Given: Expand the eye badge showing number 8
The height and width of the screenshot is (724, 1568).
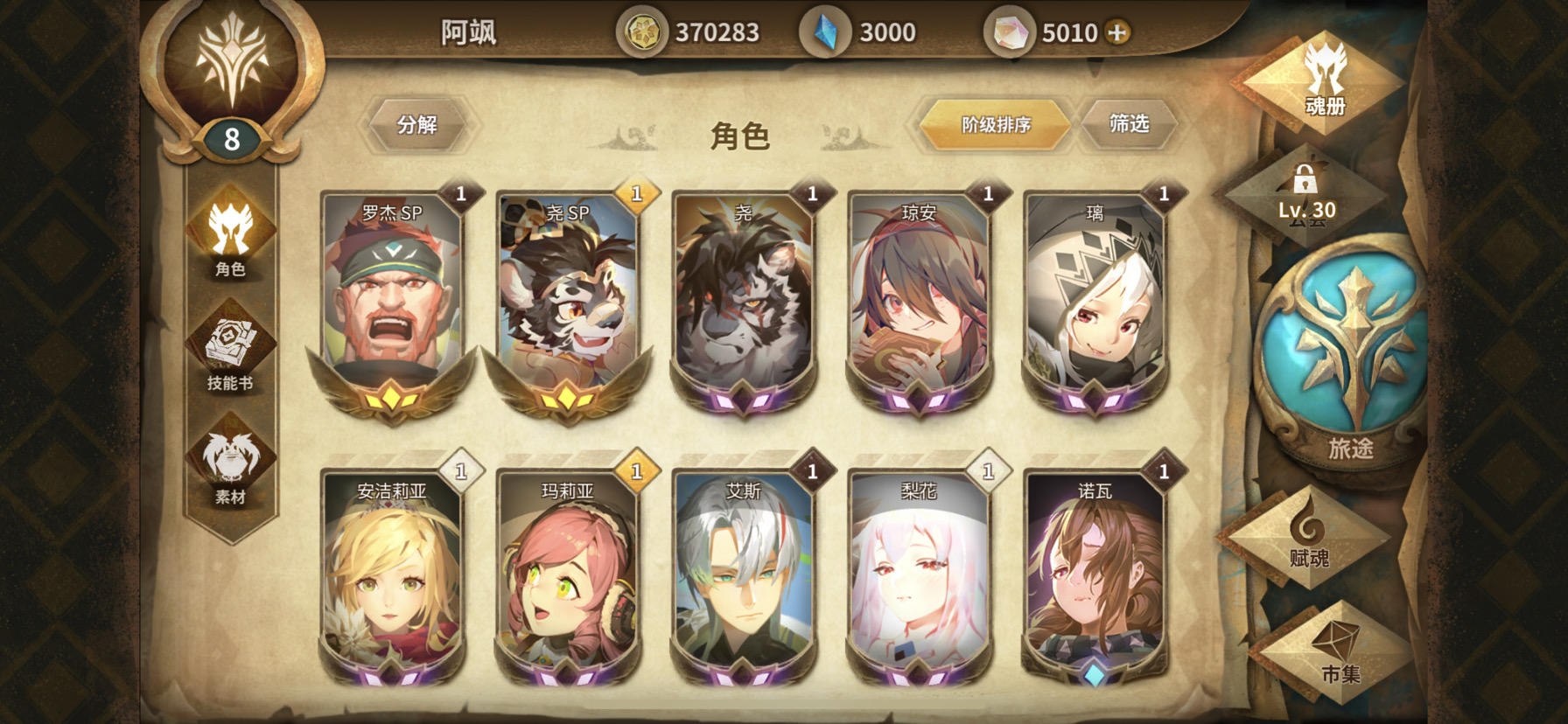Looking at the screenshot, I should tap(232, 138).
